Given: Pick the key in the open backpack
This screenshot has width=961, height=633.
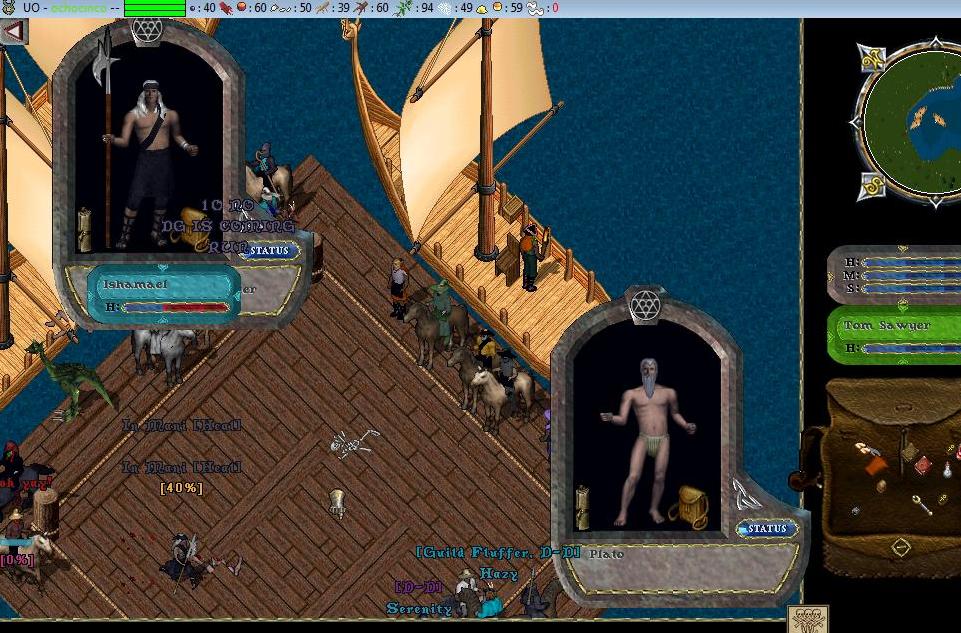Looking at the screenshot, I should 922,504.
